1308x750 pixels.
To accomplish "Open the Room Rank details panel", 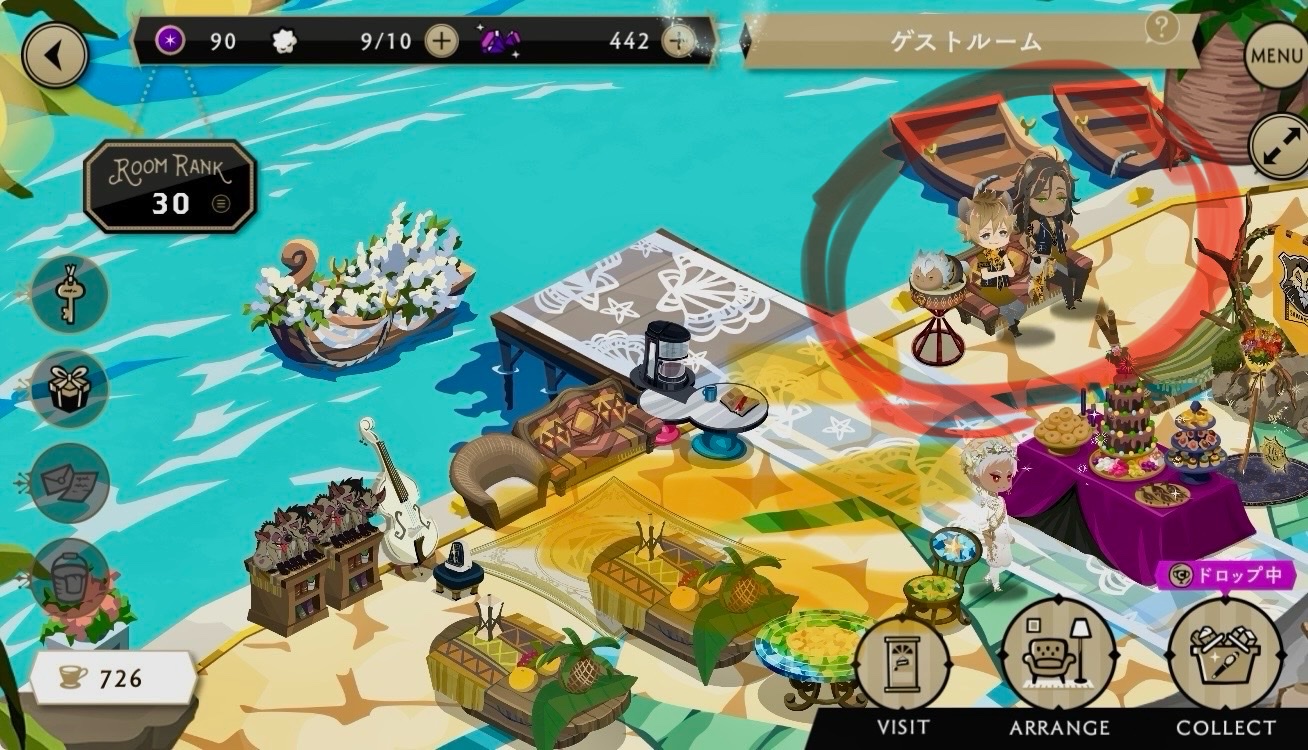I will coord(170,186).
